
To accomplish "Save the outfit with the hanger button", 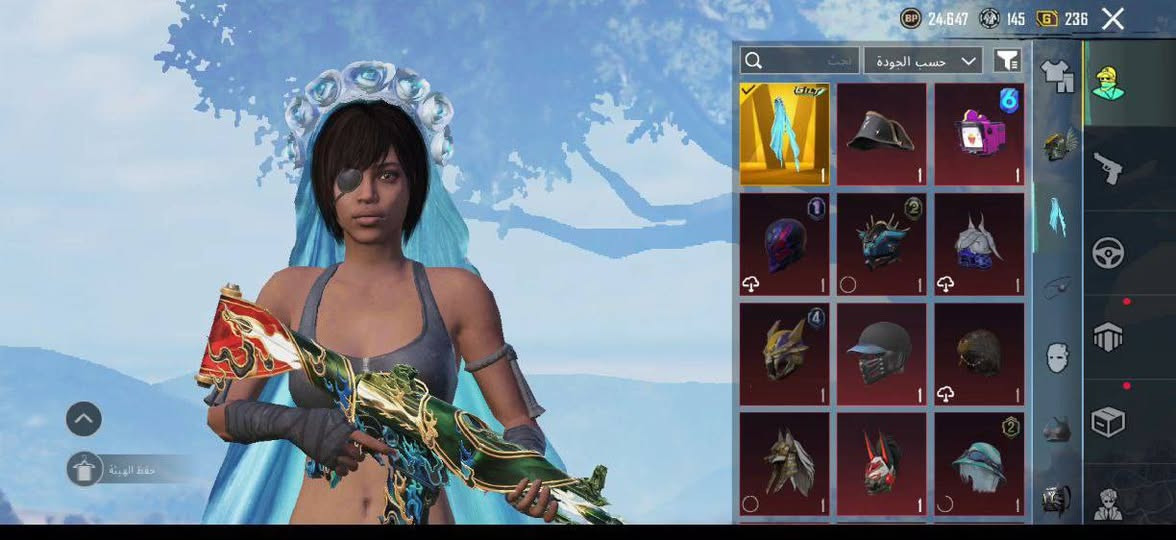I will 84,469.
